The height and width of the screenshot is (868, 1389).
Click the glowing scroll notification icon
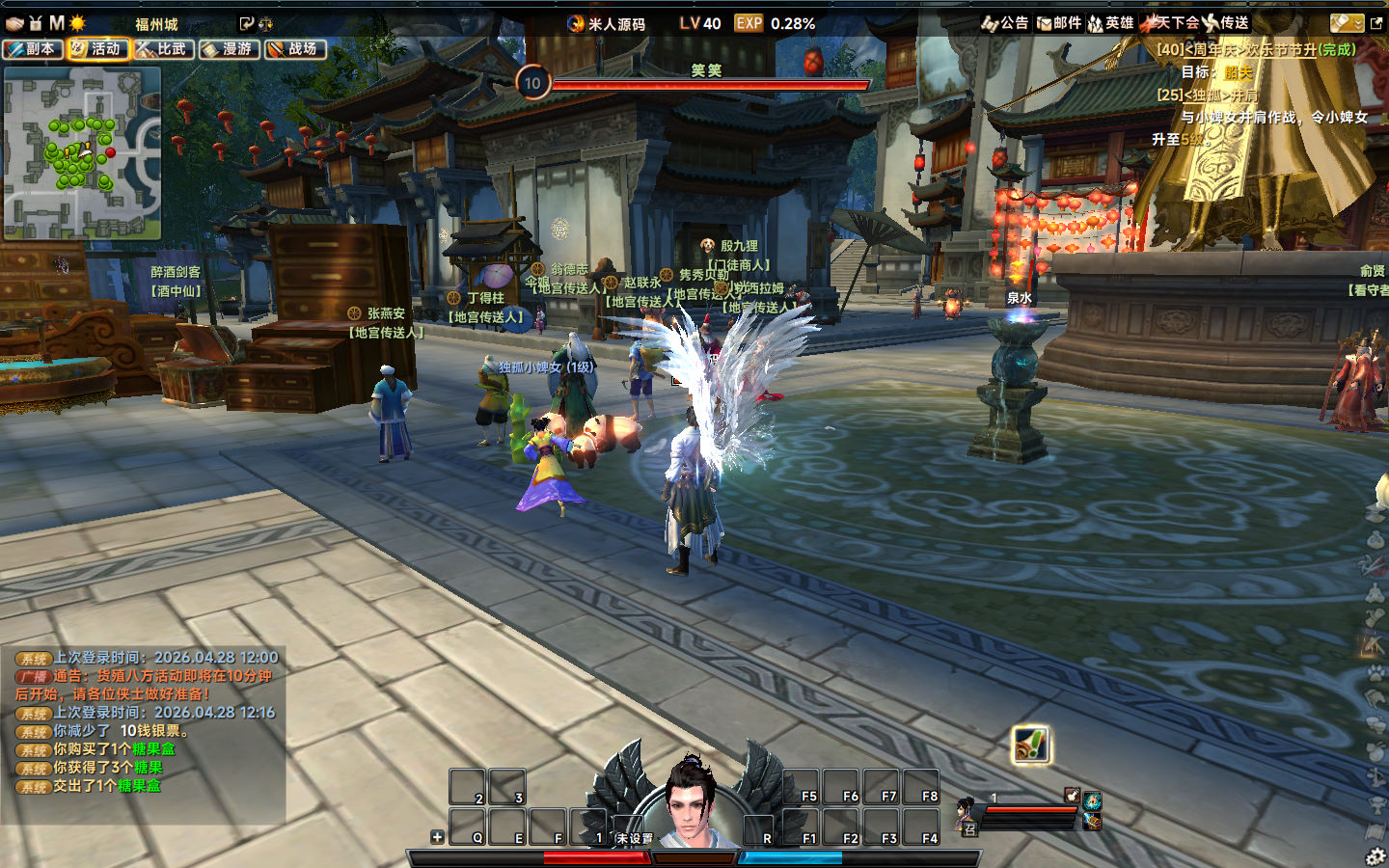[x=1030, y=745]
